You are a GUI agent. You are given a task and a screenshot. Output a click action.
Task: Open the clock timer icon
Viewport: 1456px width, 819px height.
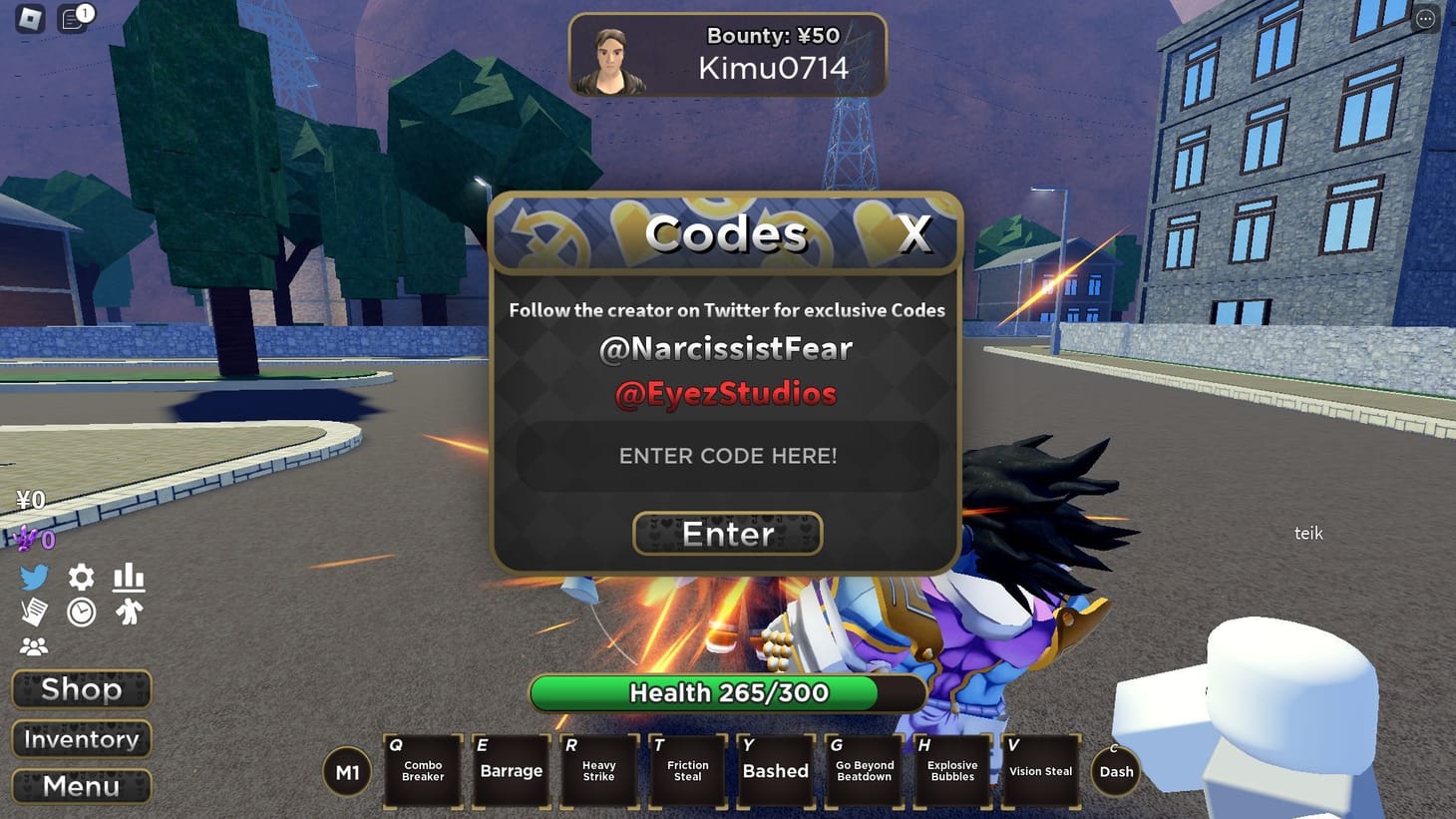click(x=81, y=613)
